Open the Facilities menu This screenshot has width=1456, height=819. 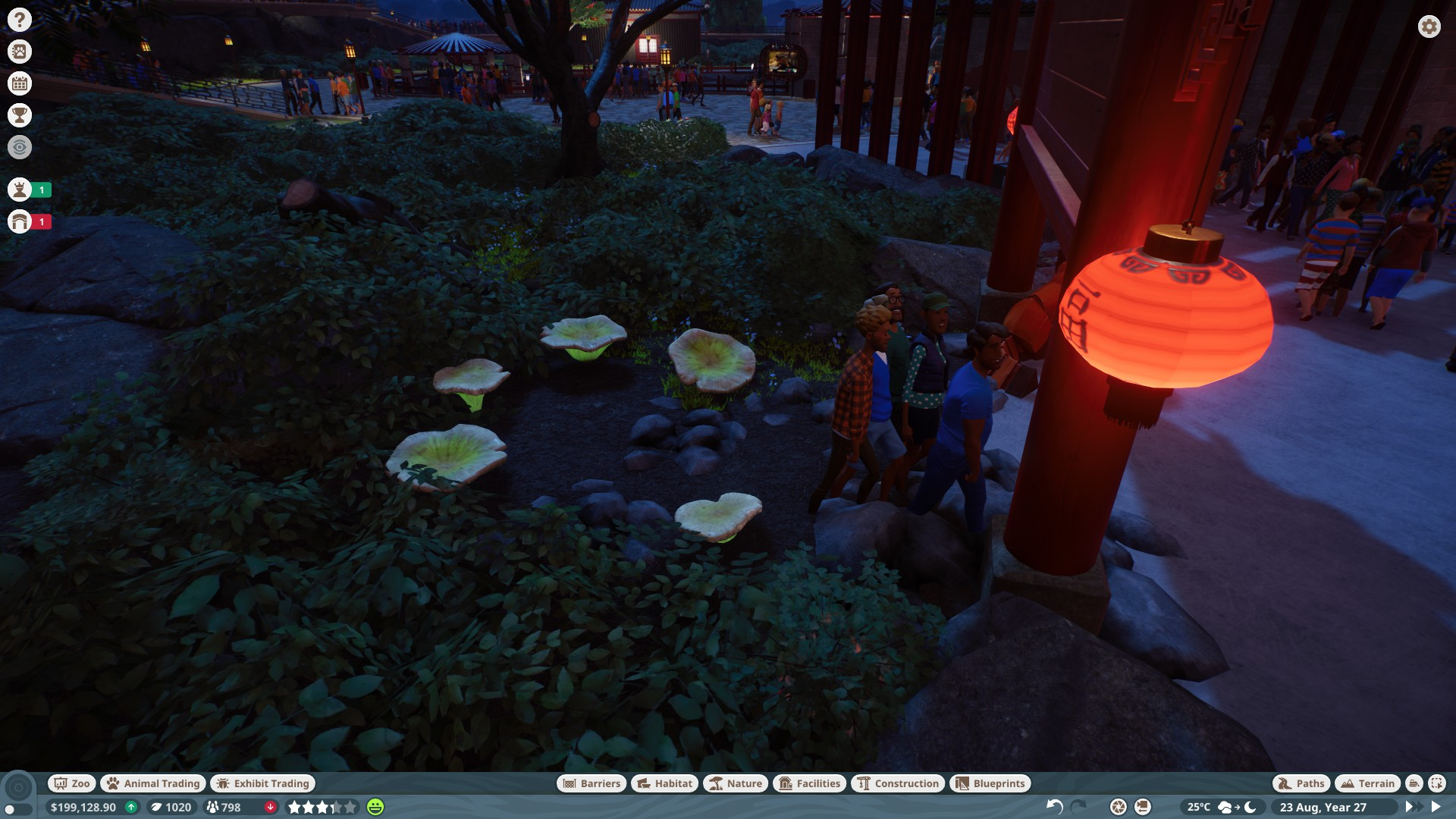809,783
